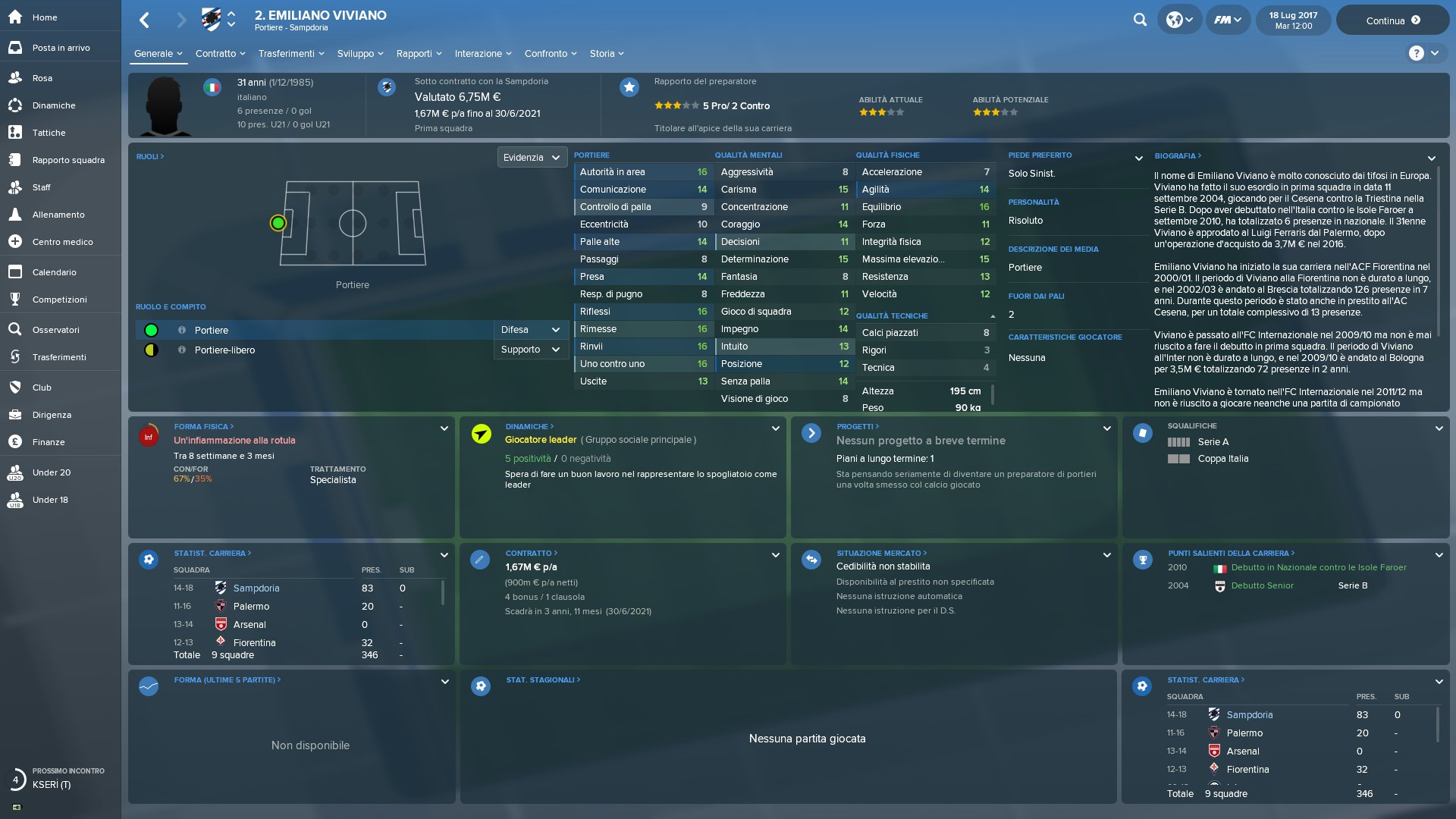Open the Home screen from sidebar

click(45, 17)
